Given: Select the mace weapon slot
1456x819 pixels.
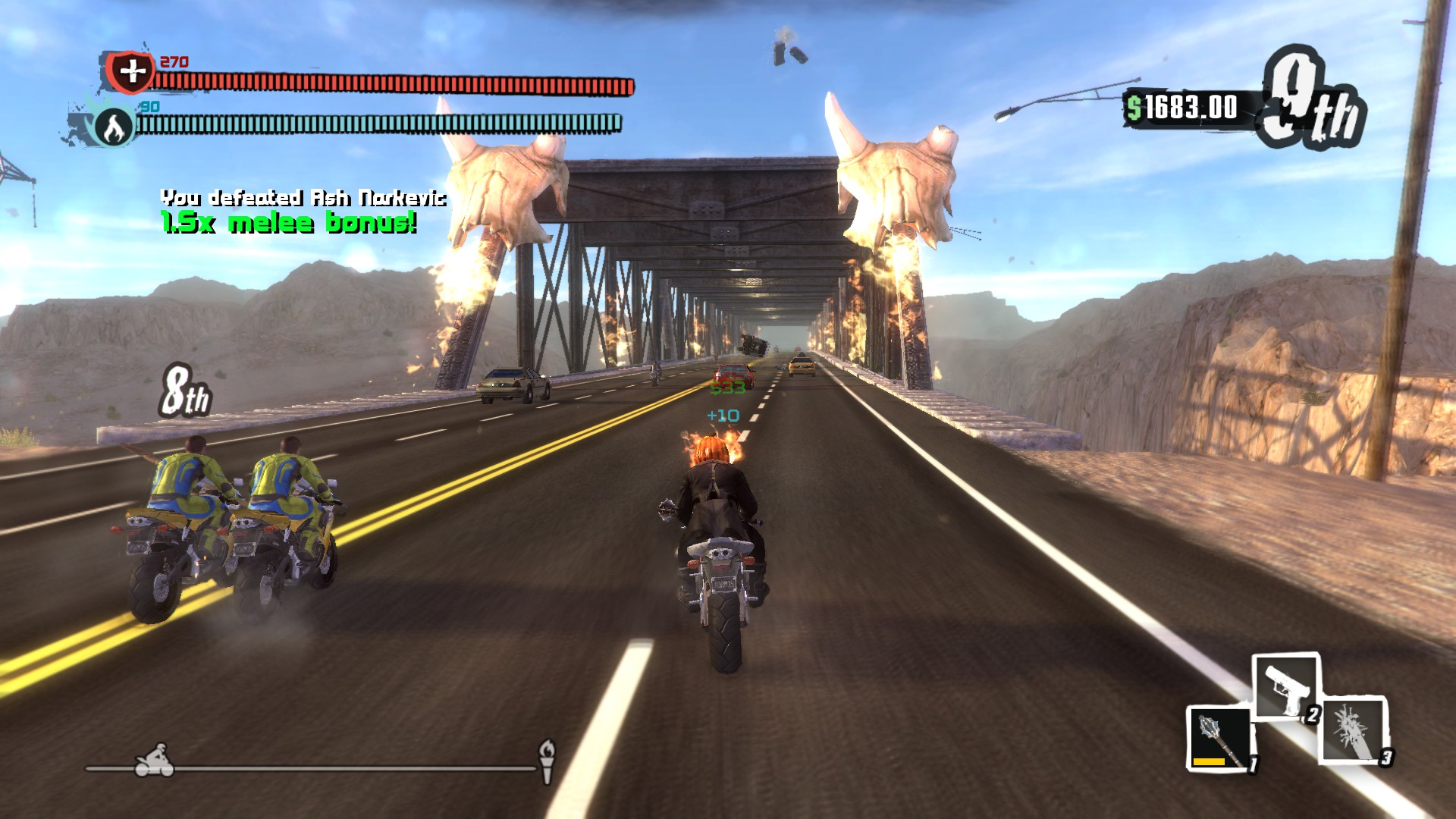Looking at the screenshot, I should (x=1219, y=739).
